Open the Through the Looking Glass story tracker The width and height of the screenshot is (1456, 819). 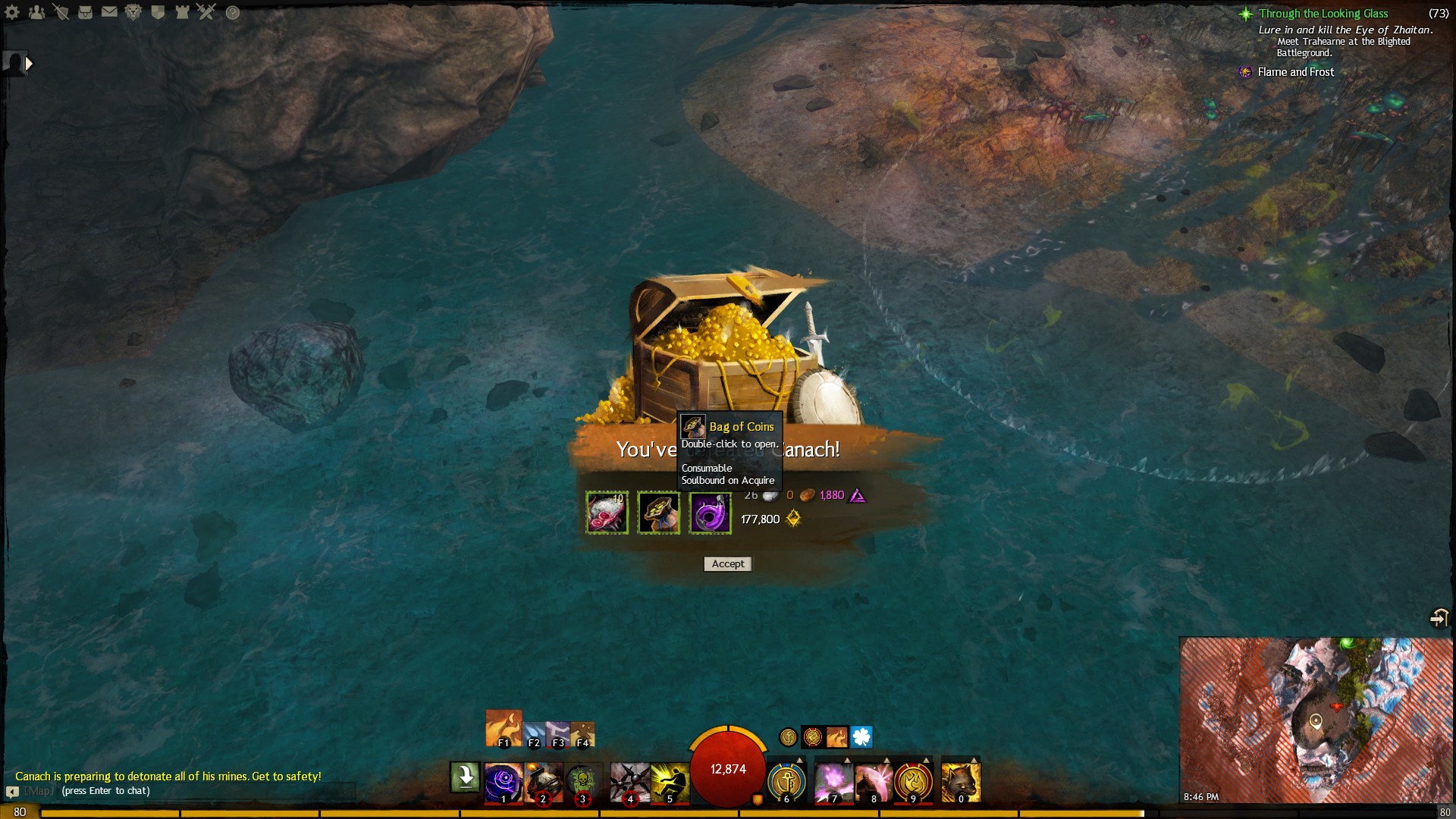pyautogui.click(x=1323, y=14)
